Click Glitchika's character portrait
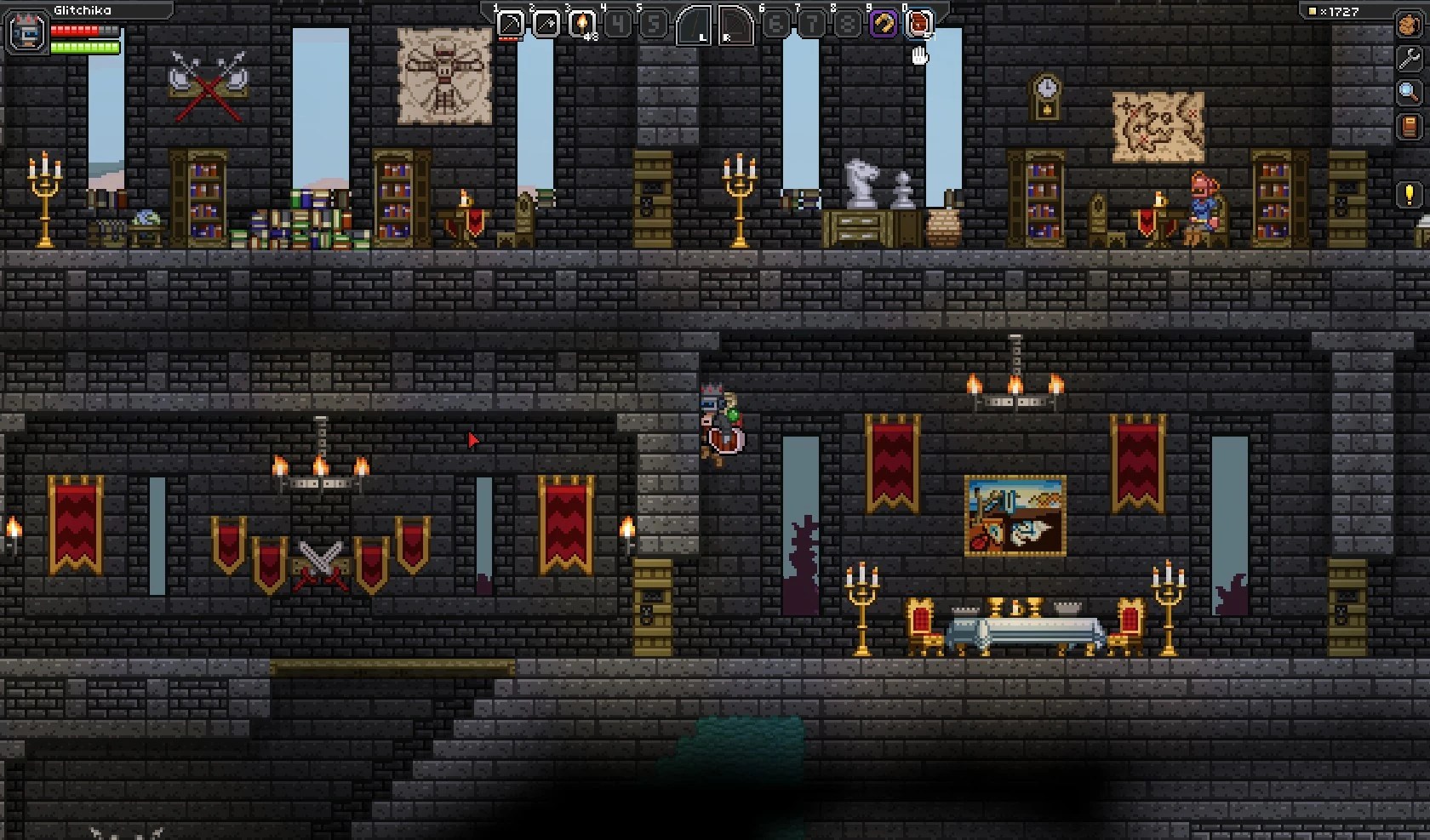The width and height of the screenshot is (1430, 840). 26,34
